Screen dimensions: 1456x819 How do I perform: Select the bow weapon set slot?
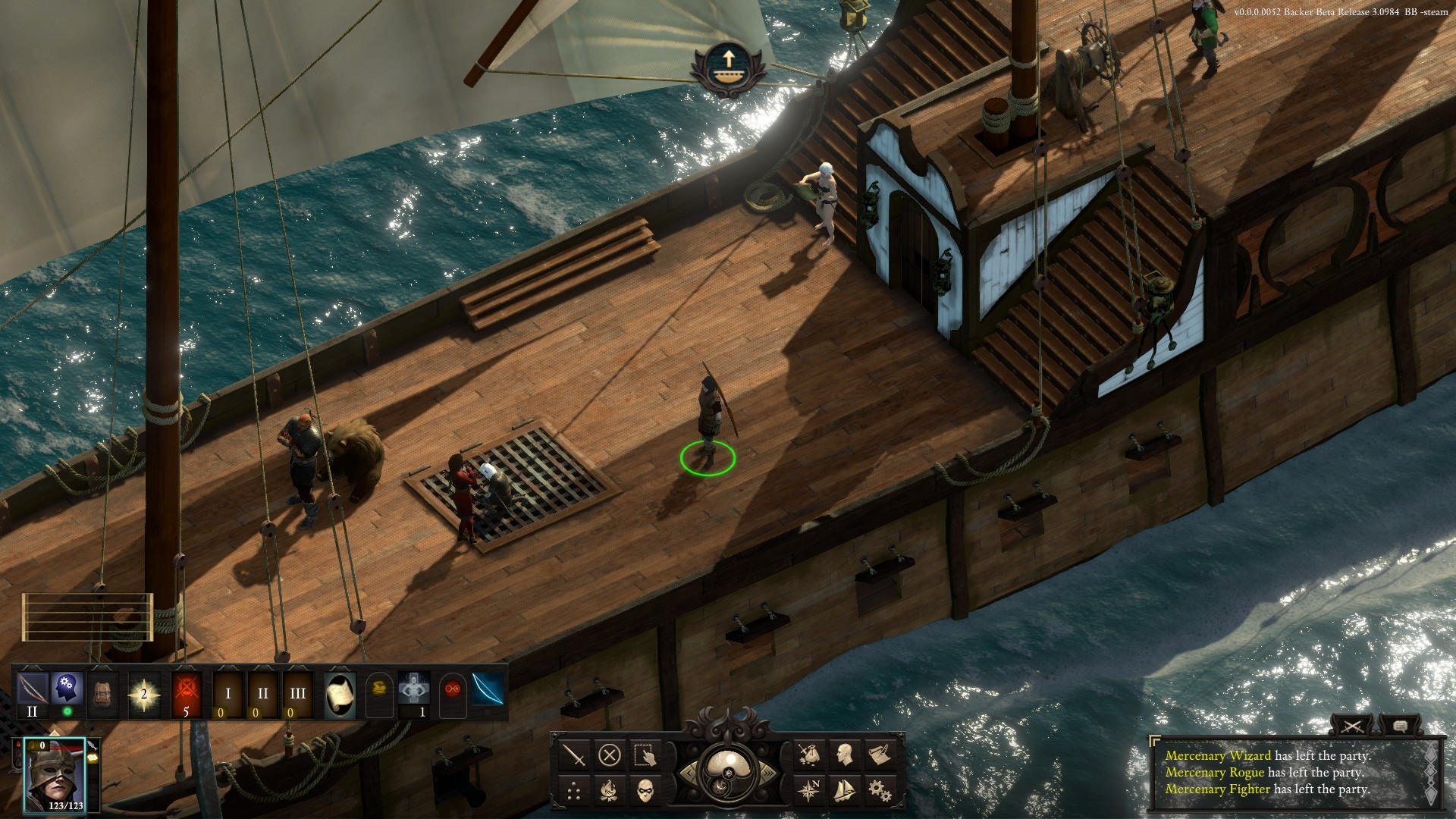pyautogui.click(x=32, y=689)
